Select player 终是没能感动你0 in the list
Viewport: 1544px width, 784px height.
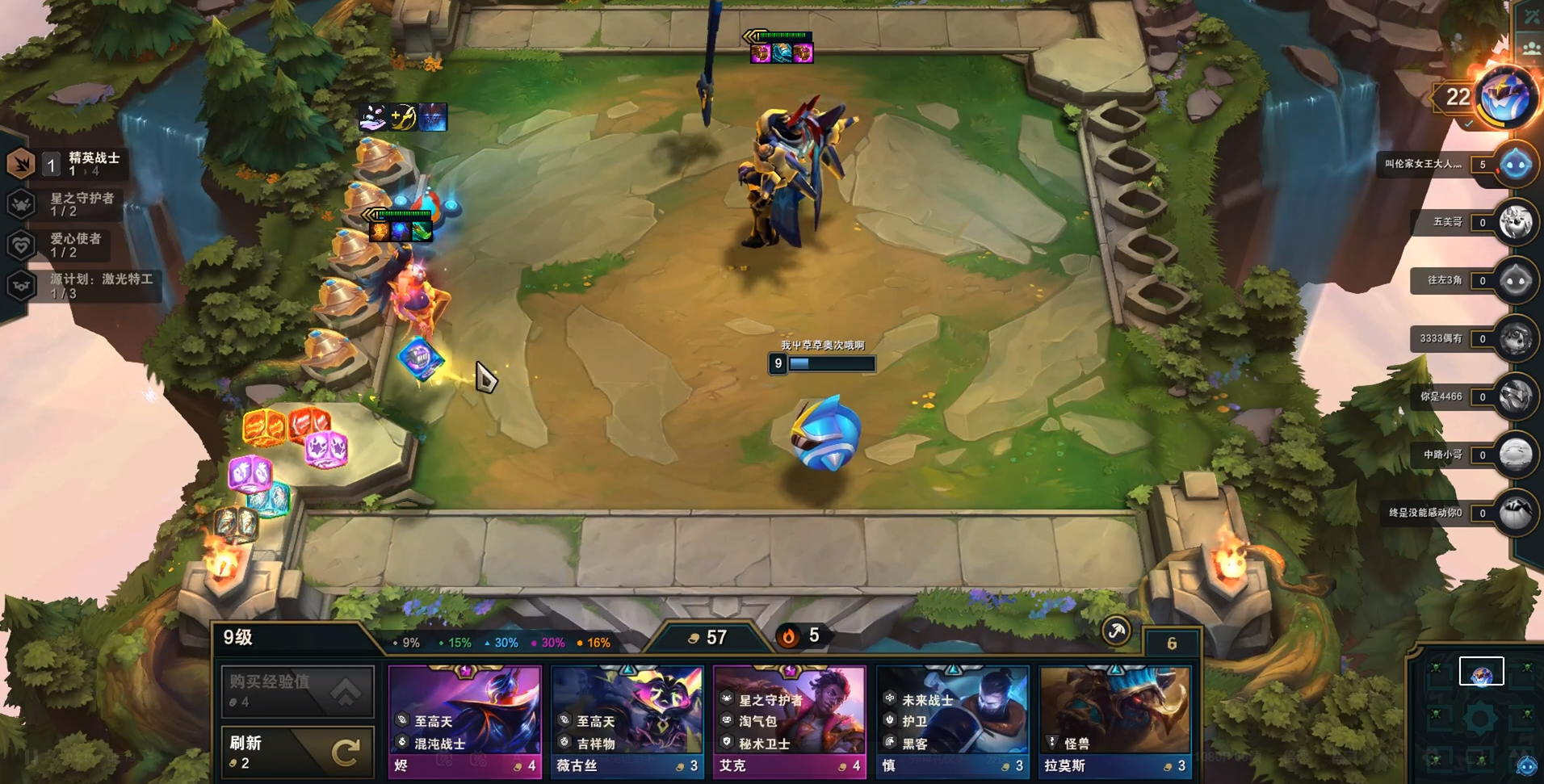[1515, 513]
